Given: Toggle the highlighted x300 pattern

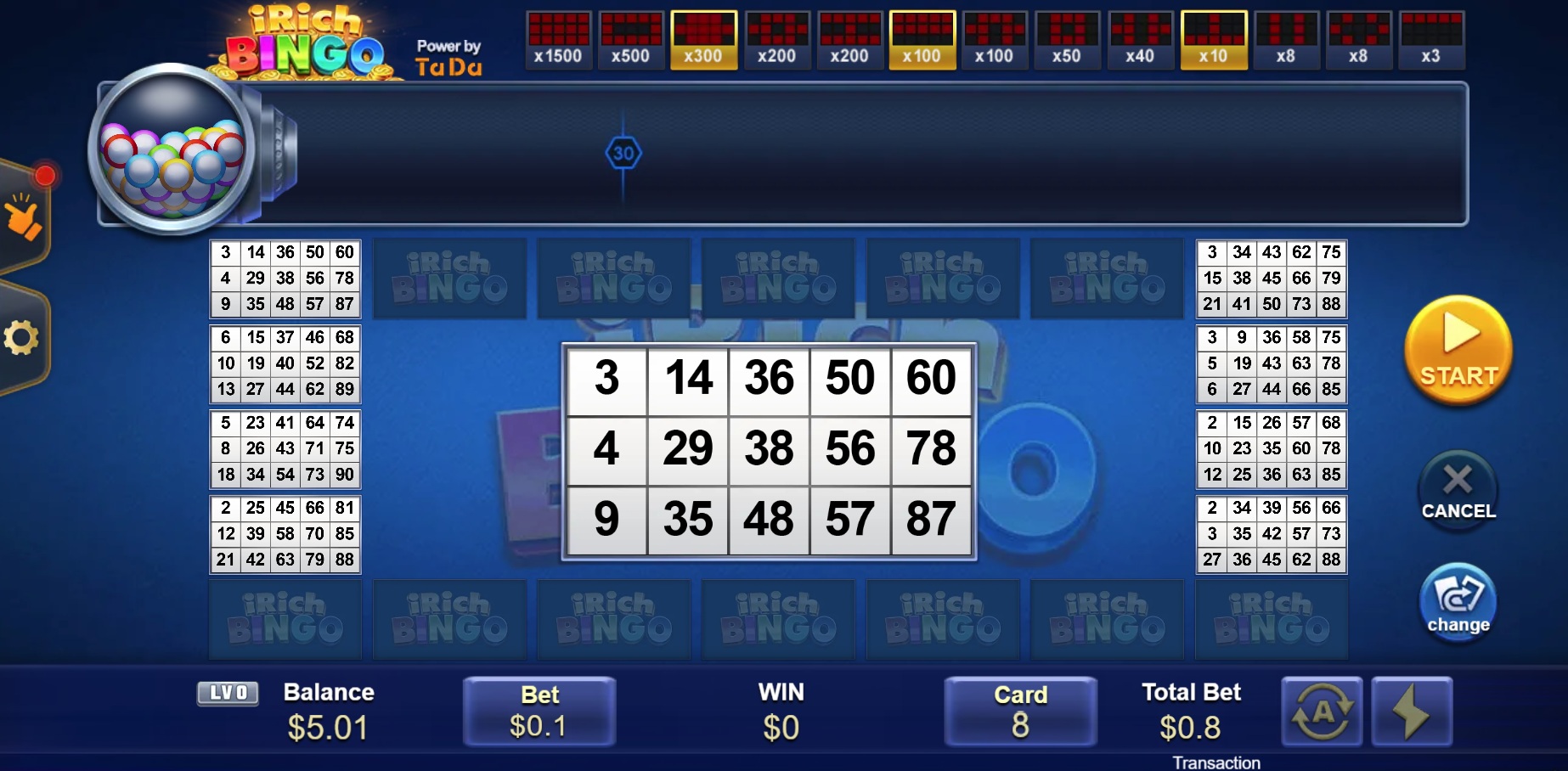Looking at the screenshot, I should (x=704, y=39).
